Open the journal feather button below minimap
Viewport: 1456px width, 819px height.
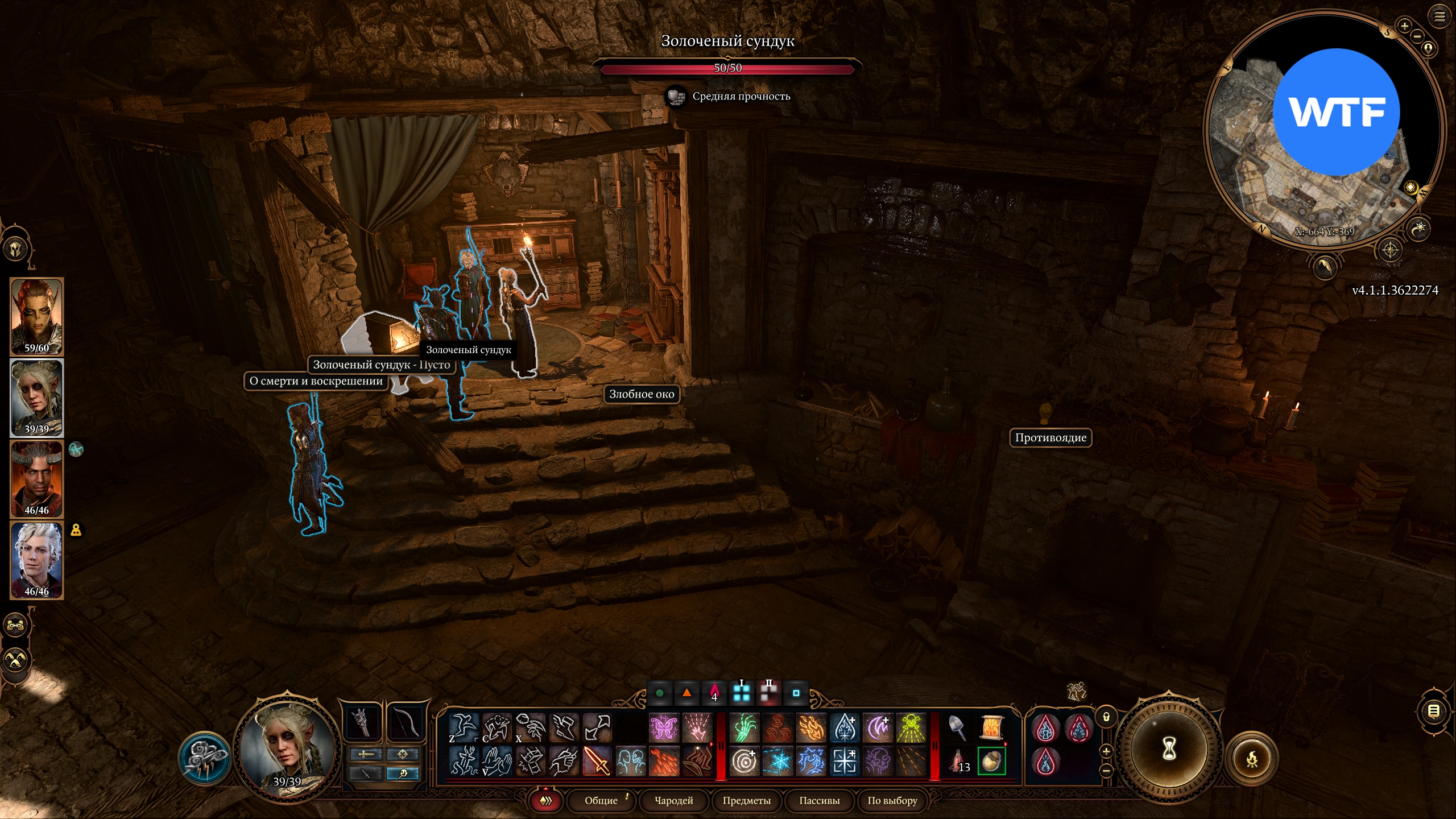(1325, 266)
